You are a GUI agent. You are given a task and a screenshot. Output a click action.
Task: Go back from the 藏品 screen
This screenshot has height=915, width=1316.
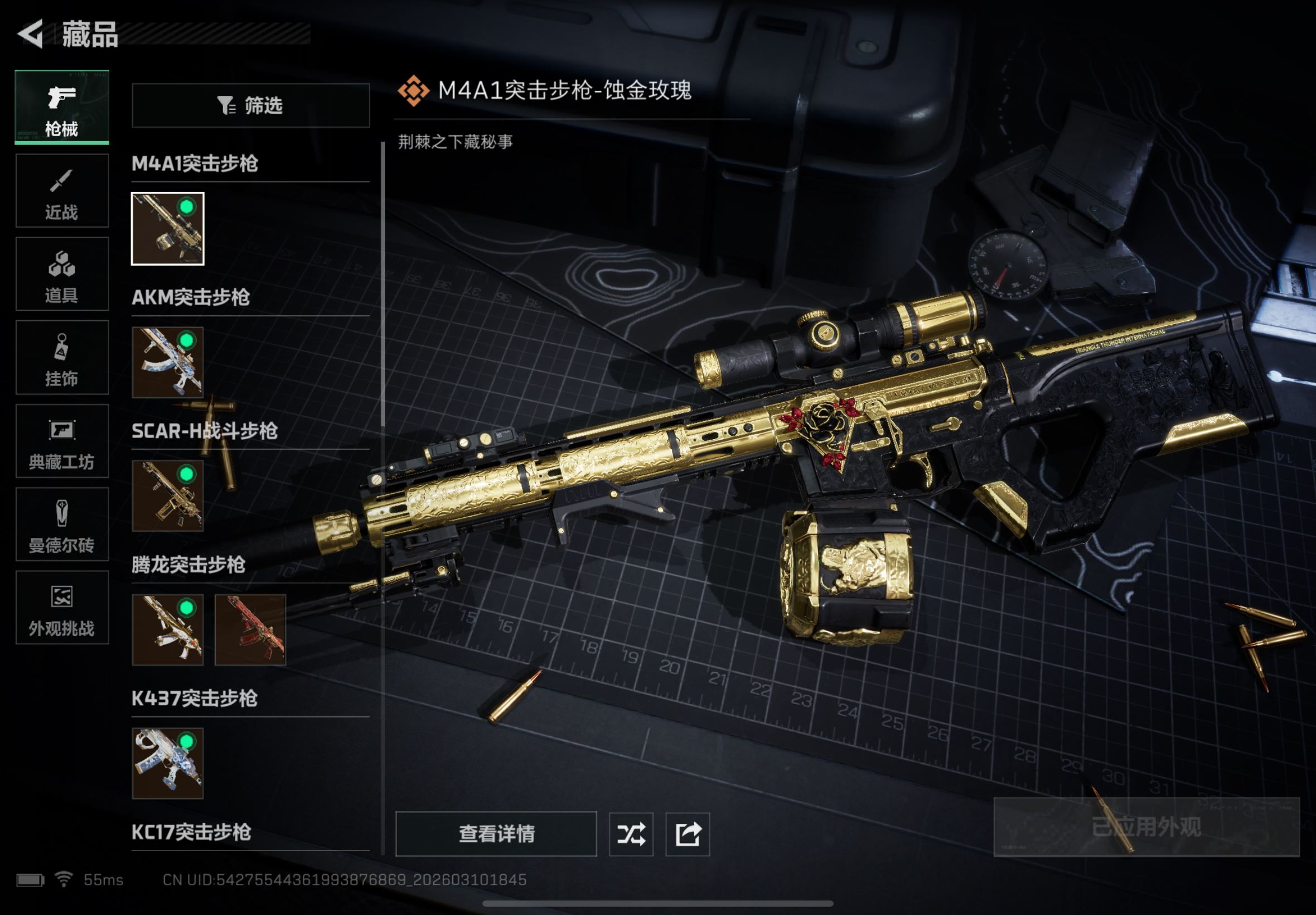[x=30, y=34]
